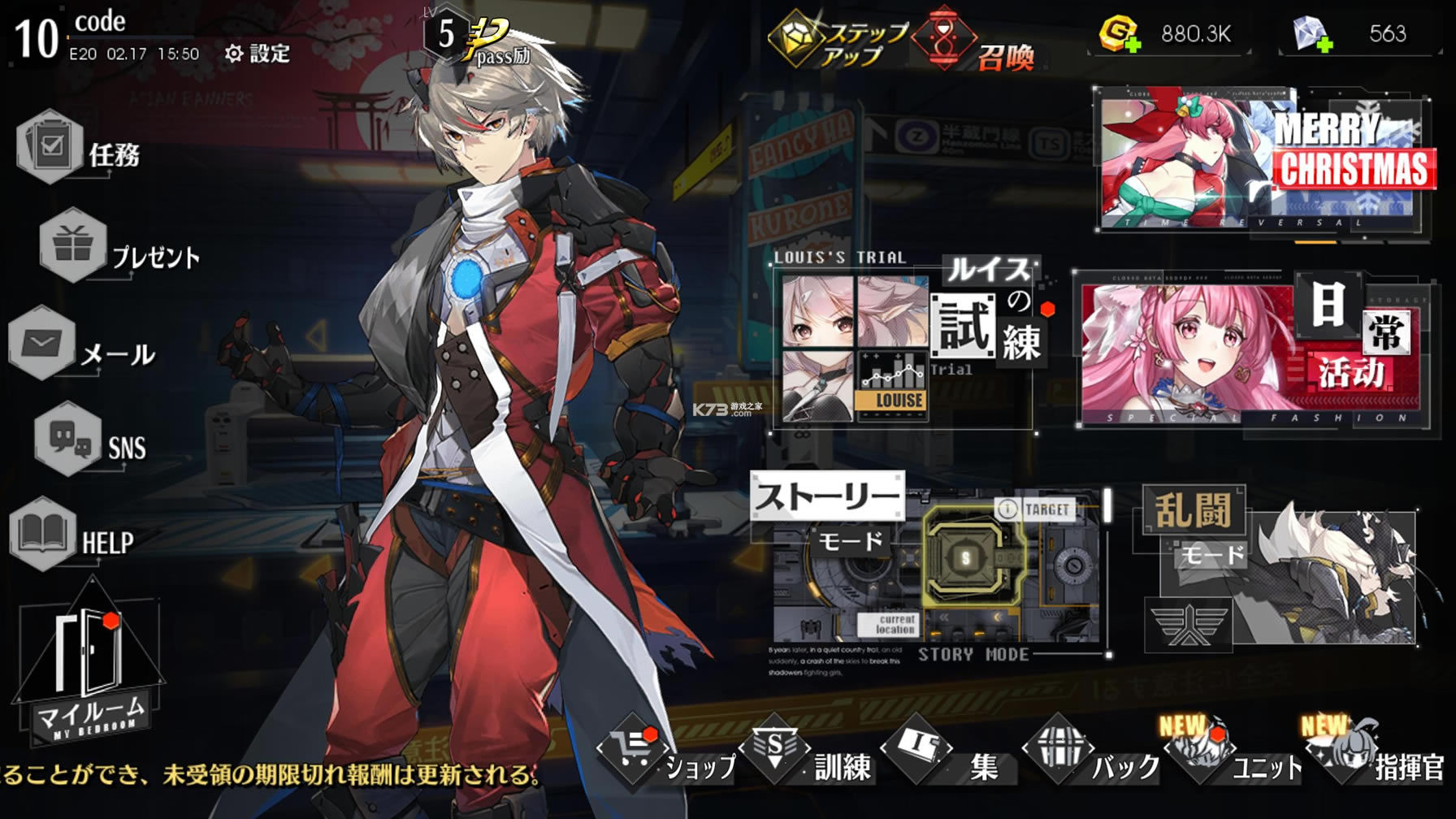Image resolution: width=1456 pixels, height=819 pixels.
Task: Open the ショップ shop
Action: [666, 756]
